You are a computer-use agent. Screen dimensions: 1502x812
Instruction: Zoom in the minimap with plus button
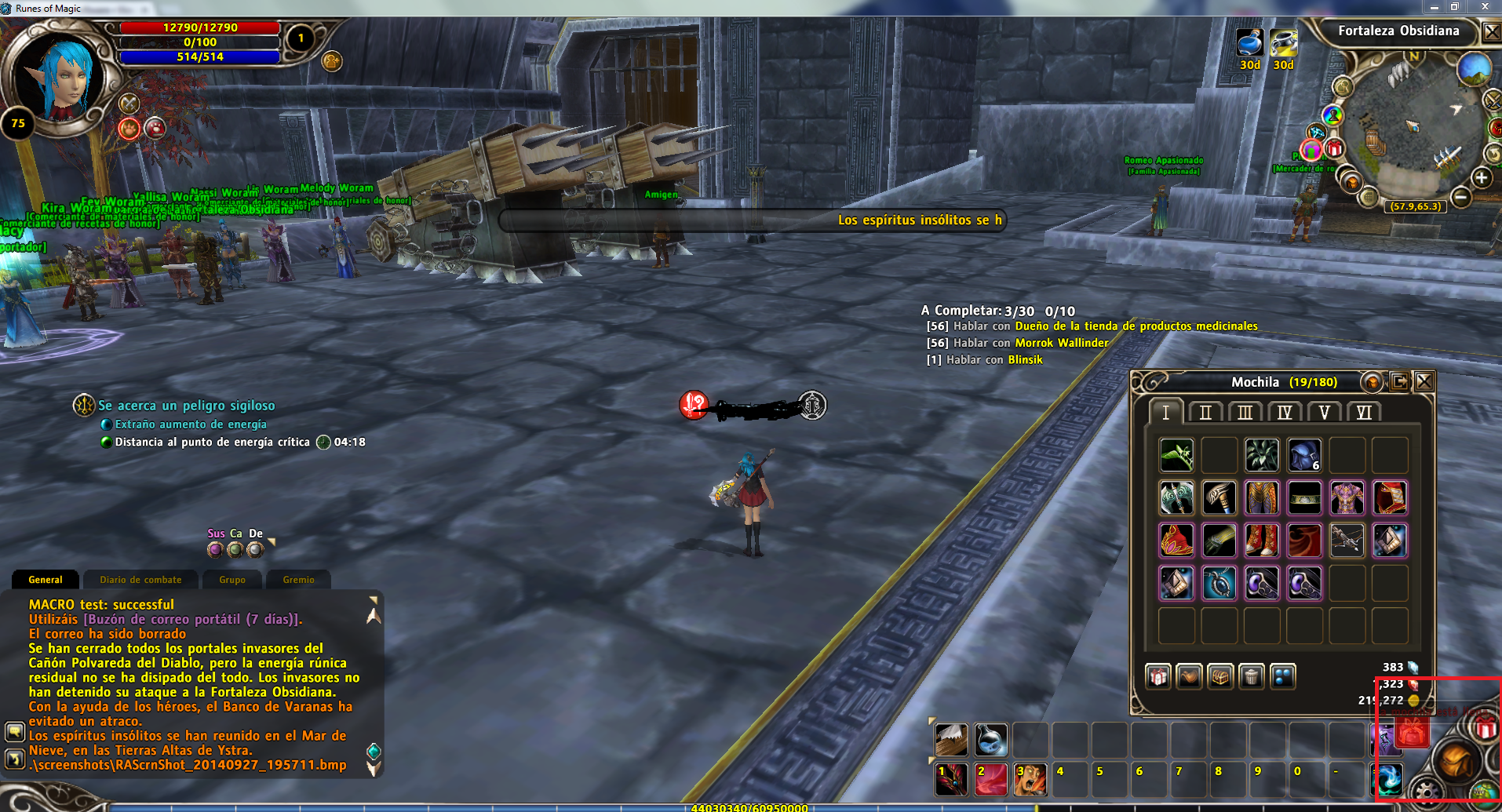click(x=1482, y=178)
